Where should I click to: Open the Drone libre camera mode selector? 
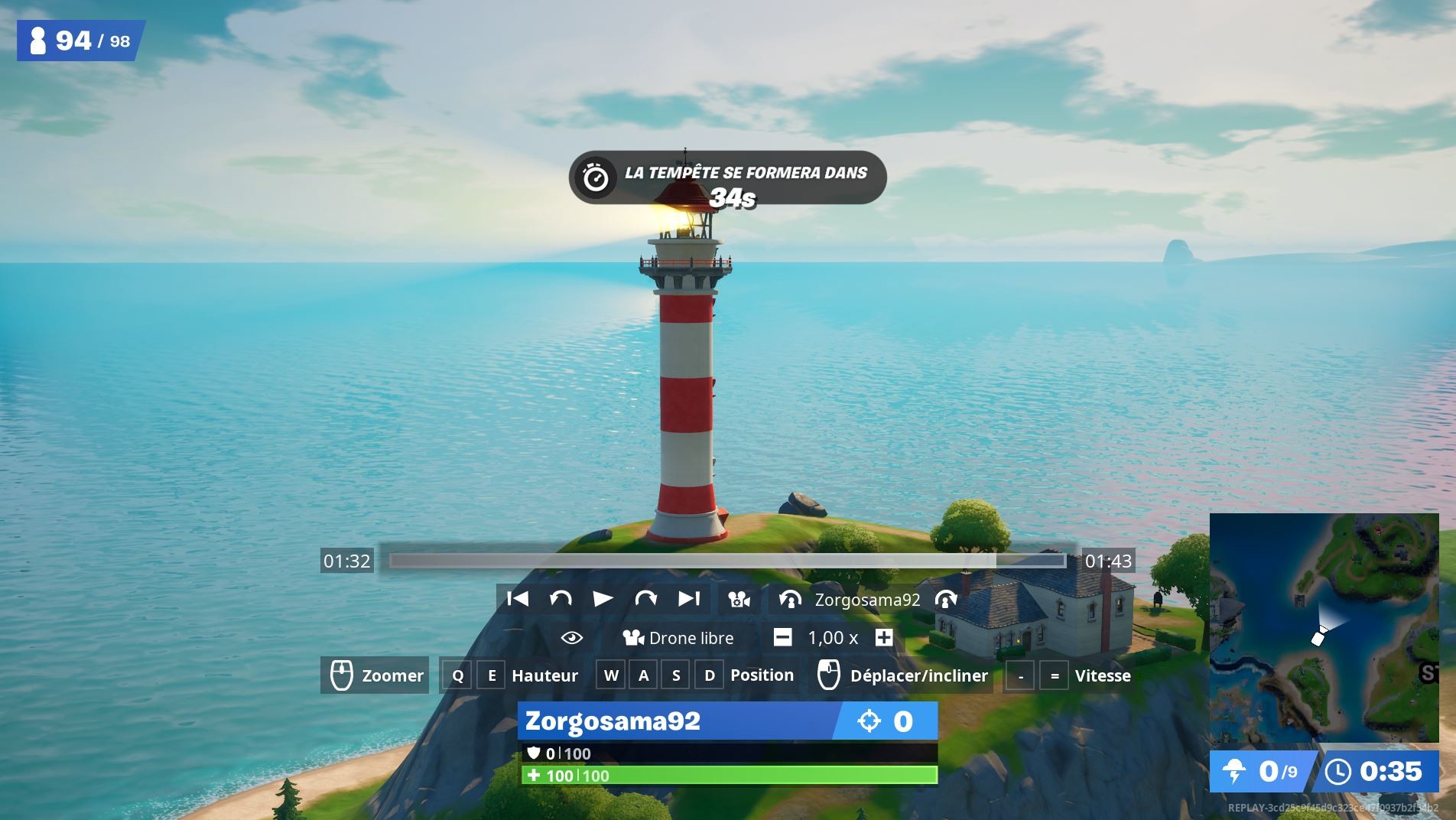680,637
